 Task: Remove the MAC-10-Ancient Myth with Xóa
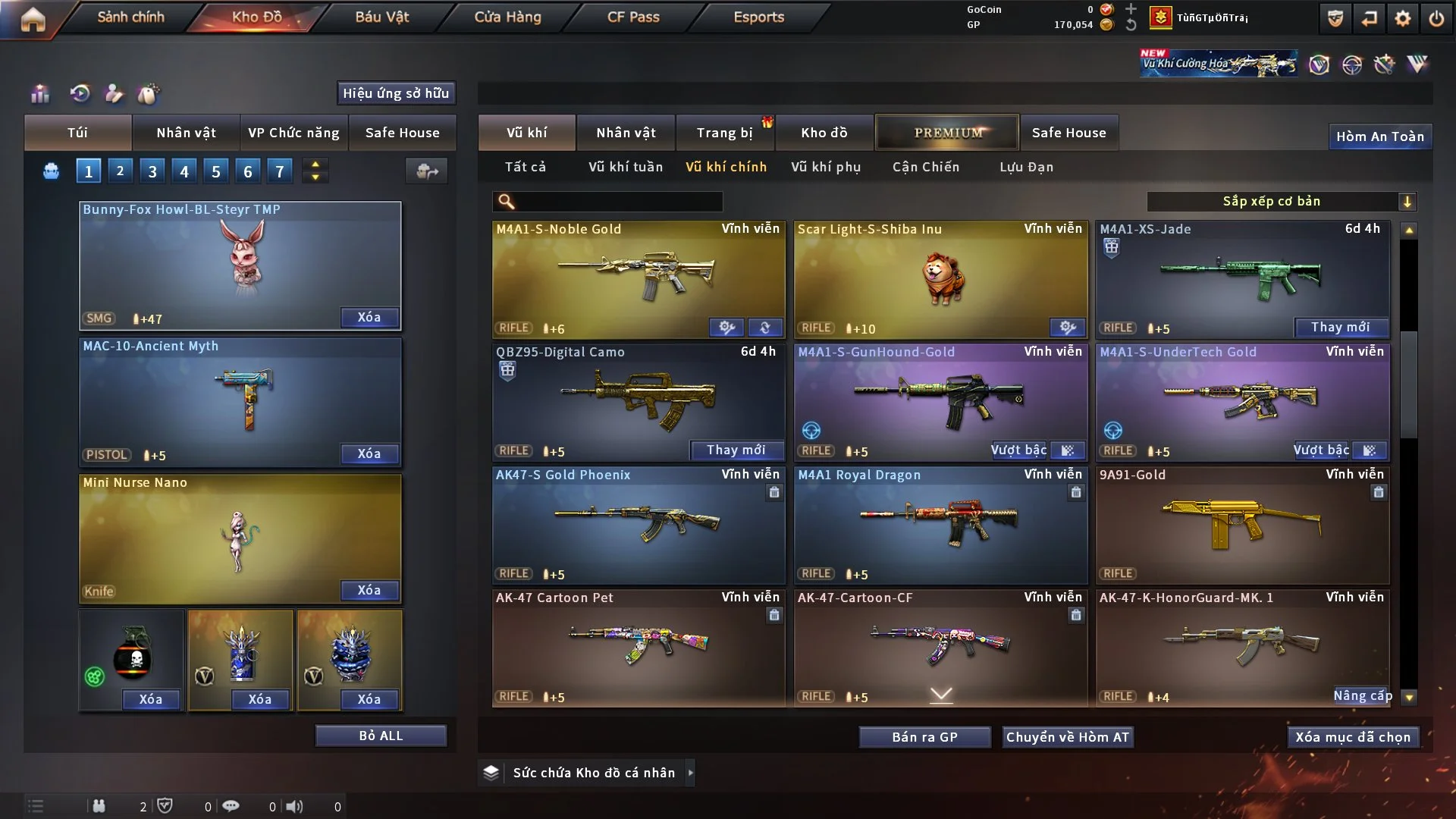pos(369,453)
